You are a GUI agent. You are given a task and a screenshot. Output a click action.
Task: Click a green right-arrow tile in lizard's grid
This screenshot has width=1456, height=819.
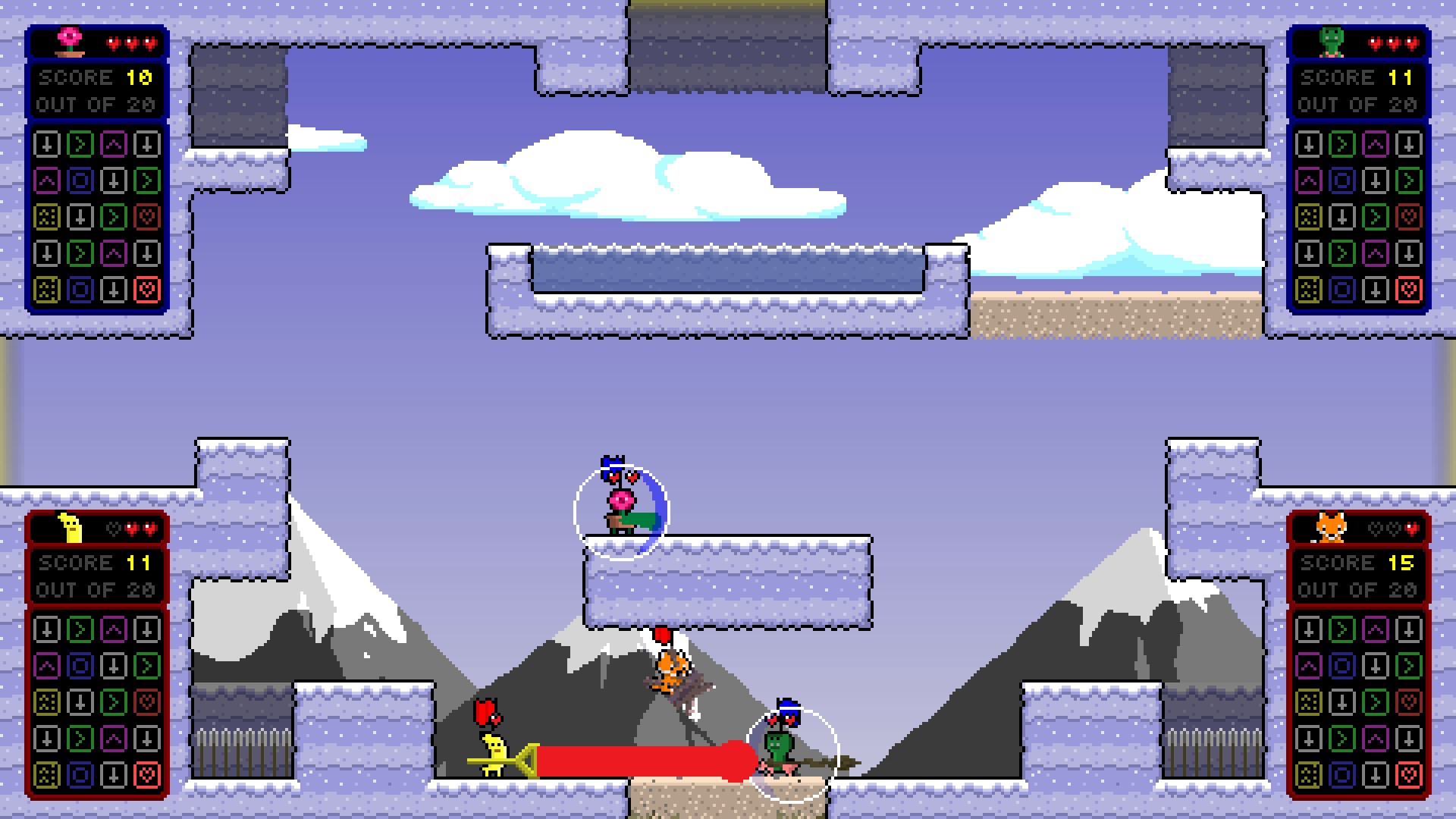pos(1343,144)
